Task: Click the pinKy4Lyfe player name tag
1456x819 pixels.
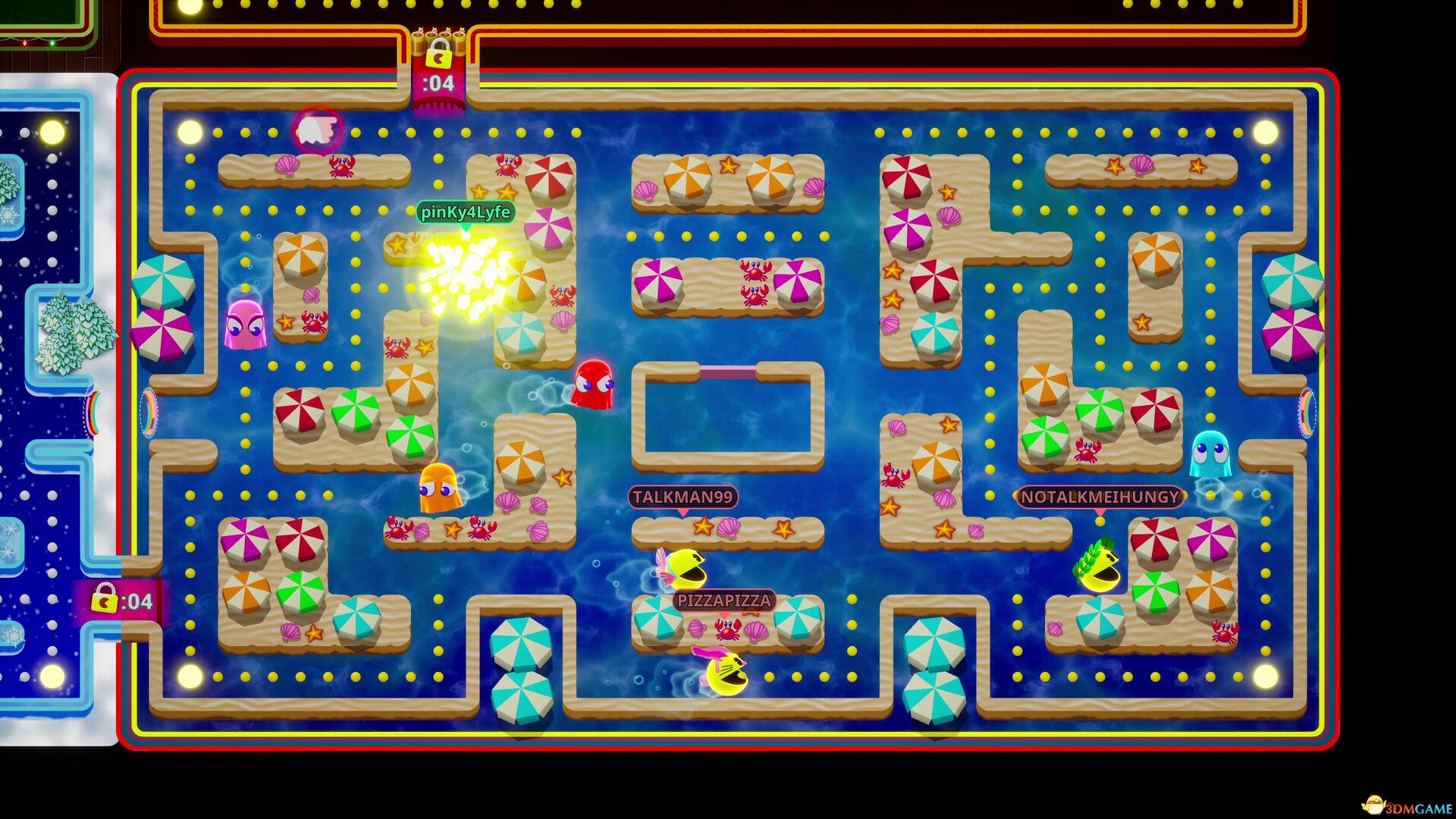Action: (x=466, y=213)
